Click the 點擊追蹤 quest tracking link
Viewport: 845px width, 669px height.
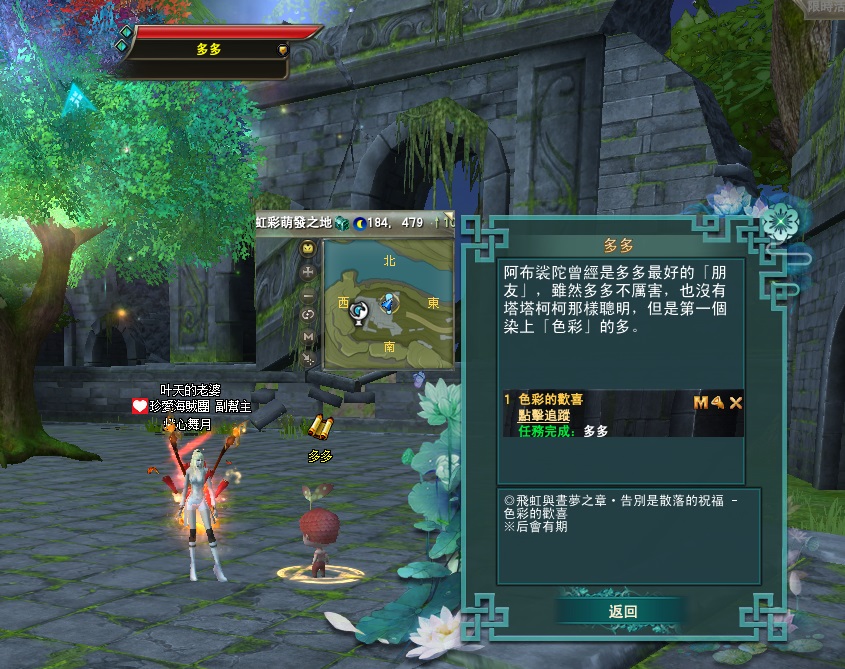pos(544,415)
